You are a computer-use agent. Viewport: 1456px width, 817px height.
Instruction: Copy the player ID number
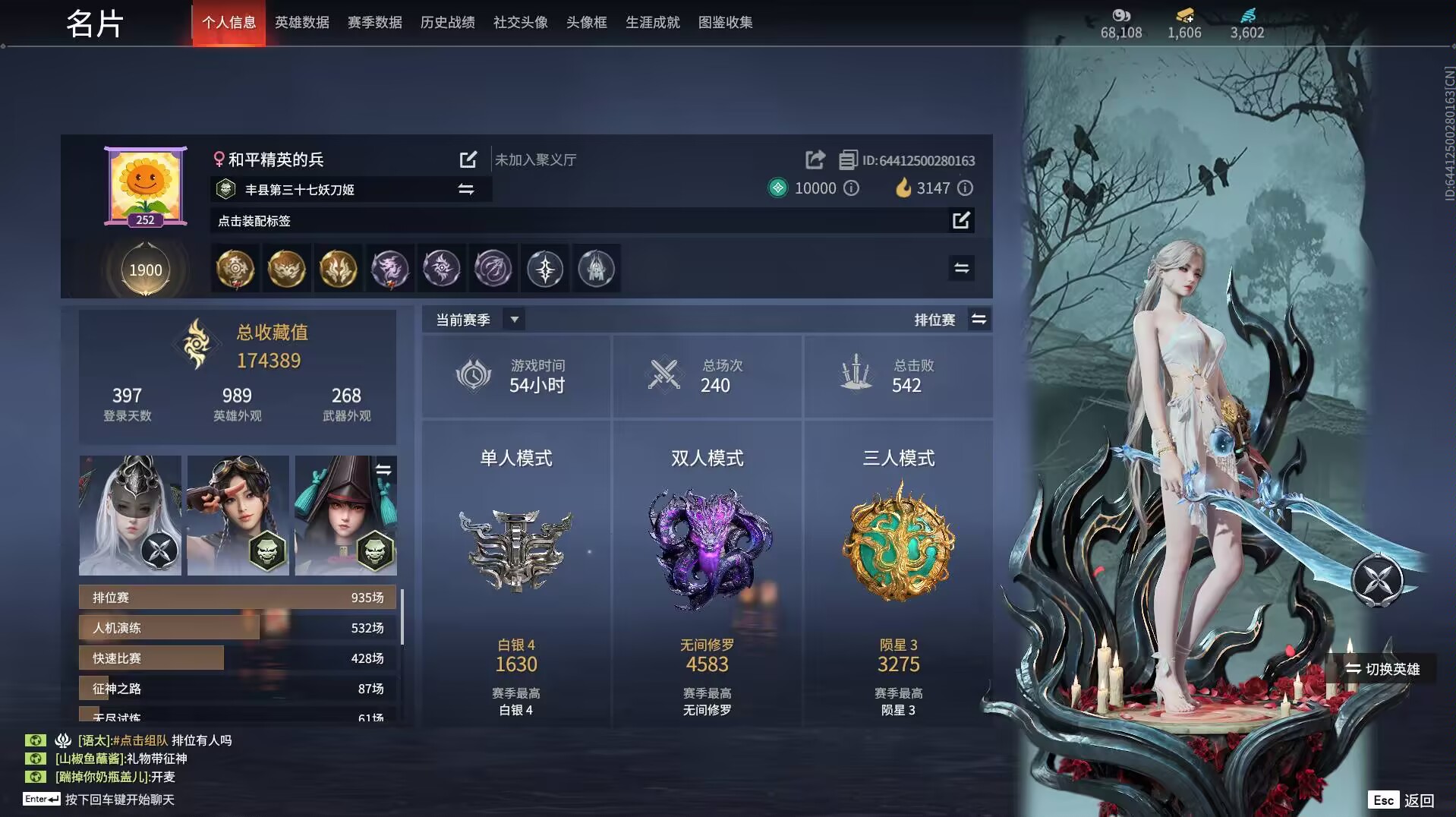pyautogui.click(x=847, y=160)
